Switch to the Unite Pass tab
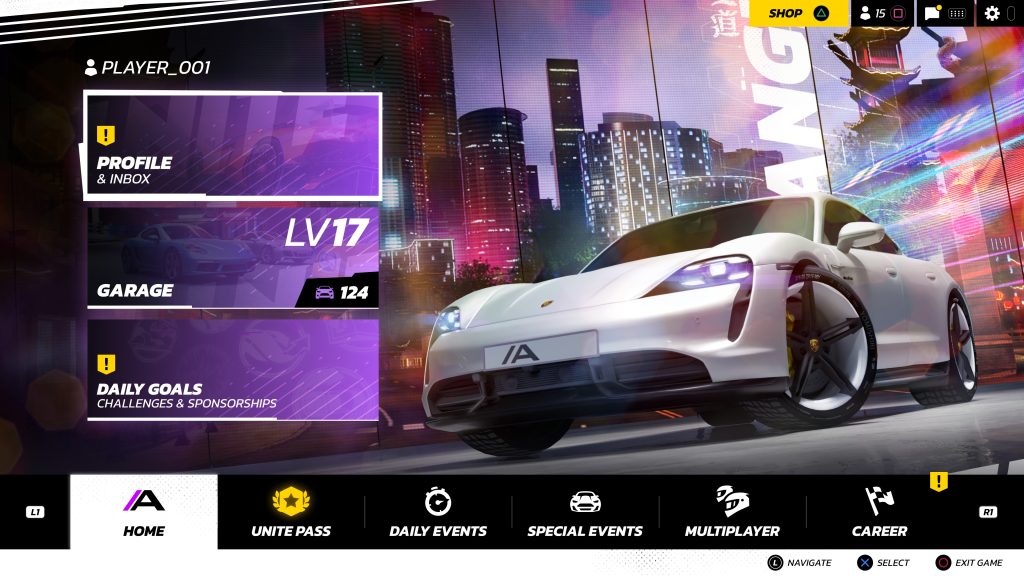This screenshot has height=576, width=1024. 291,511
